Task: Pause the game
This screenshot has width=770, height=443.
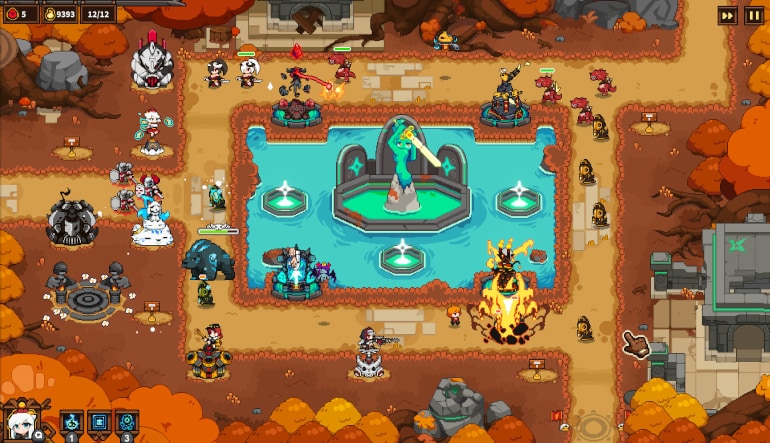Action: click(755, 15)
